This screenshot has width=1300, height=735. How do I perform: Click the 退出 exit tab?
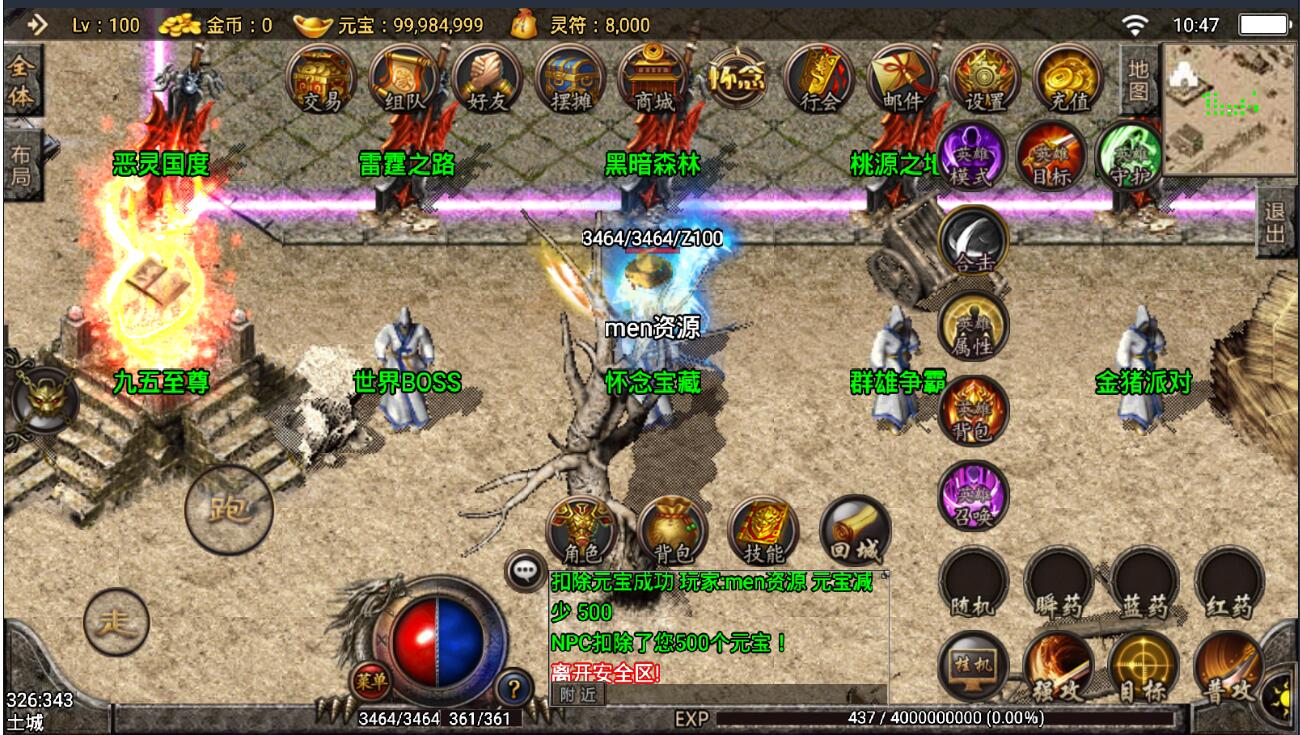(x=1275, y=222)
